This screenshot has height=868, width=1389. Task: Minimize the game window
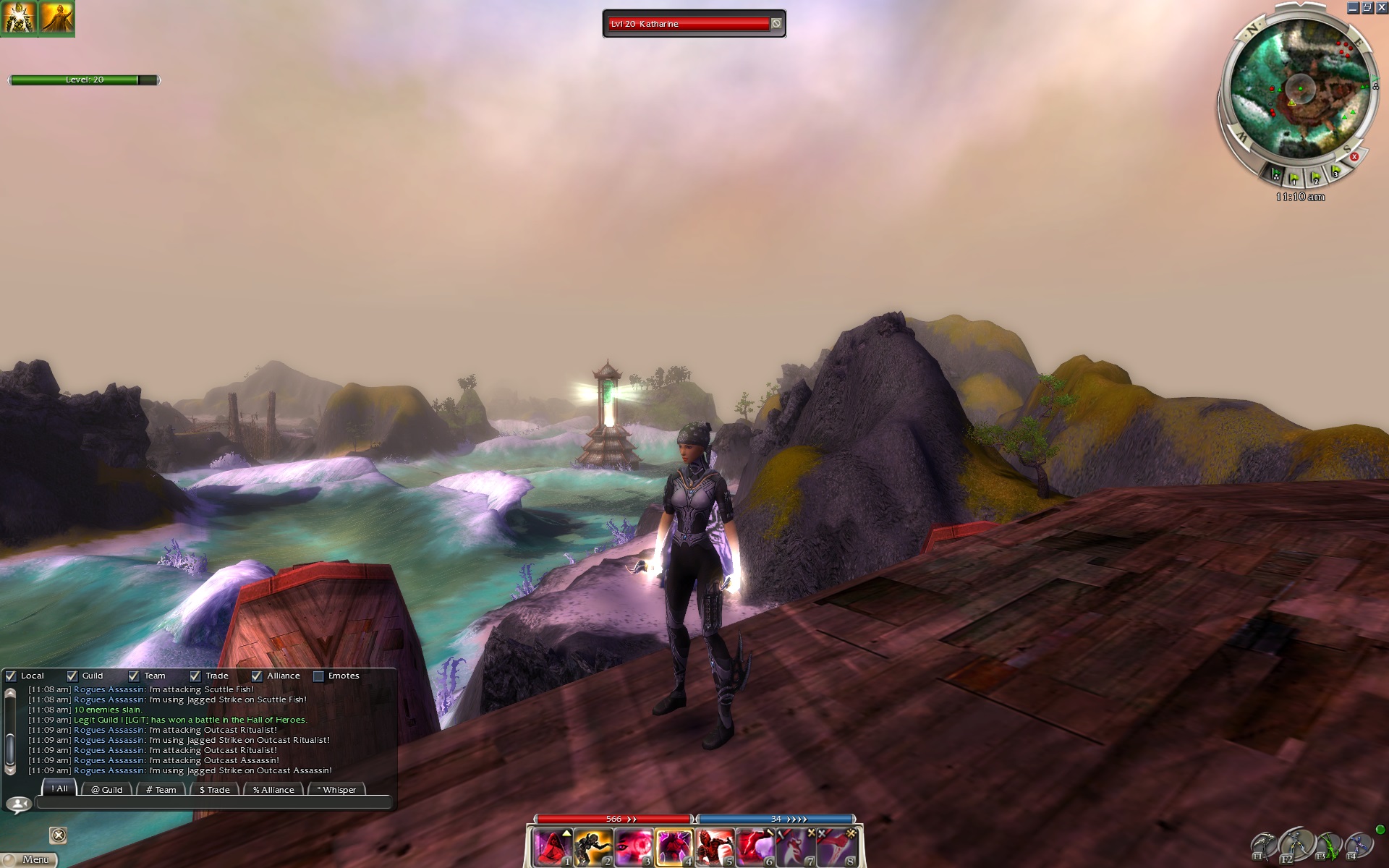tap(1353, 8)
